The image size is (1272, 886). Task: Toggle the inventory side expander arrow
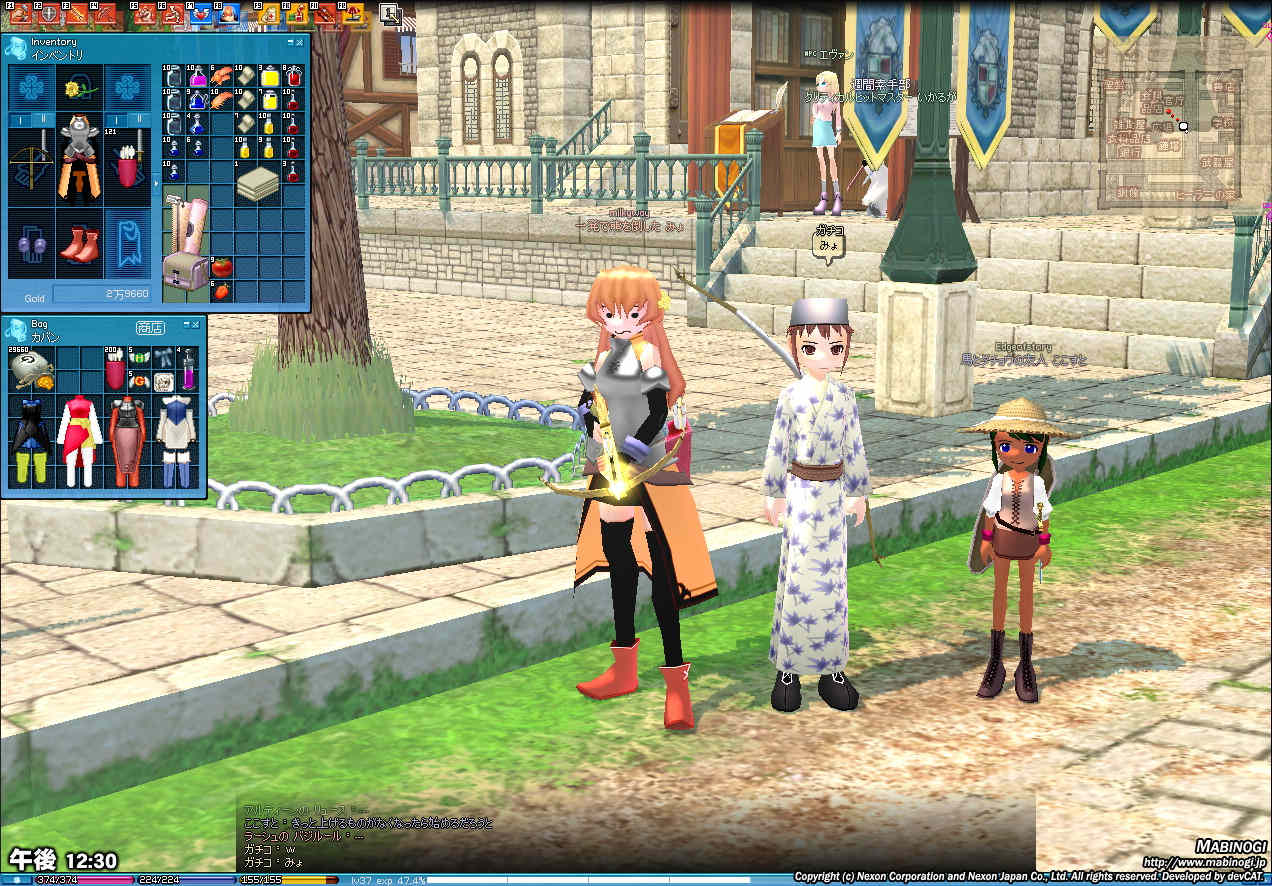click(x=155, y=183)
